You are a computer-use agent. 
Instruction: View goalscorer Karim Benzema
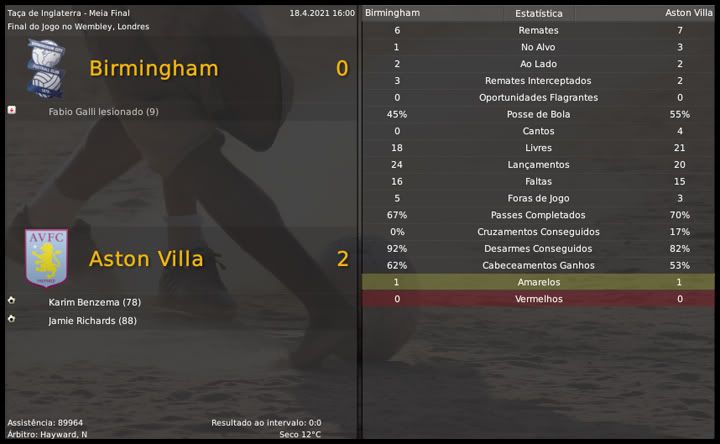[x=94, y=302]
